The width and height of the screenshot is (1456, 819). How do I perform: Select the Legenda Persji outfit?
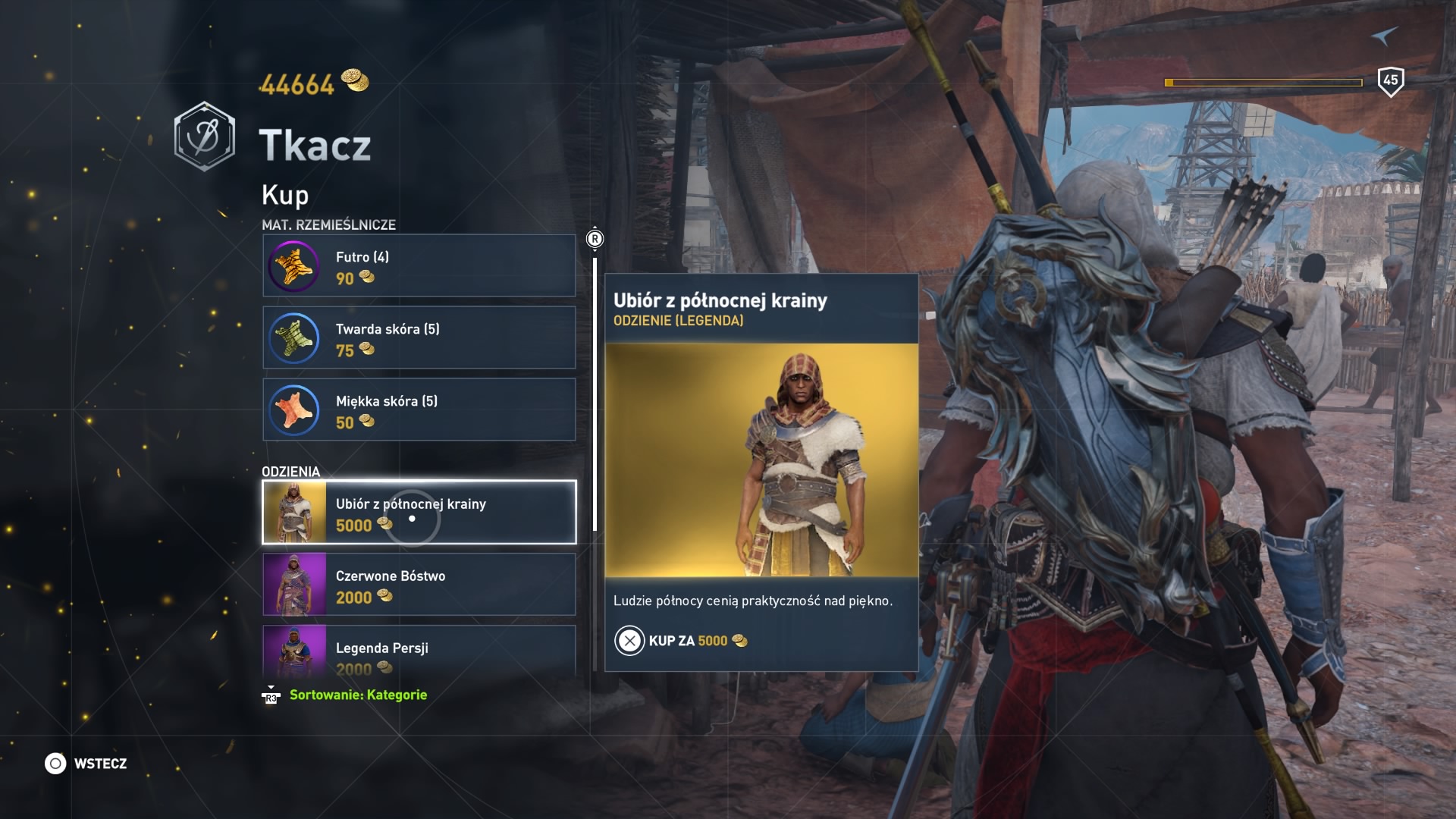(419, 651)
